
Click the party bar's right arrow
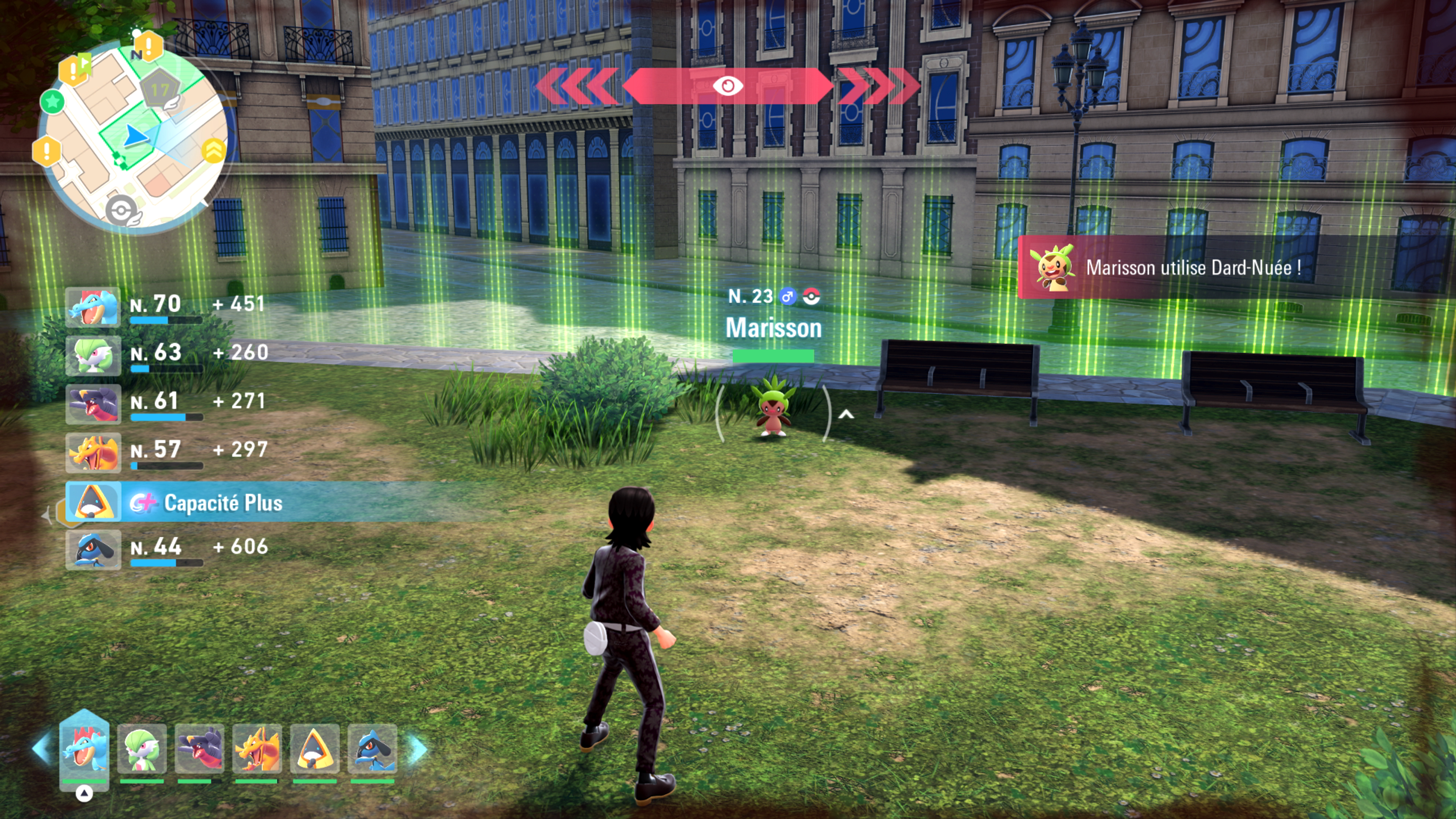(x=418, y=749)
